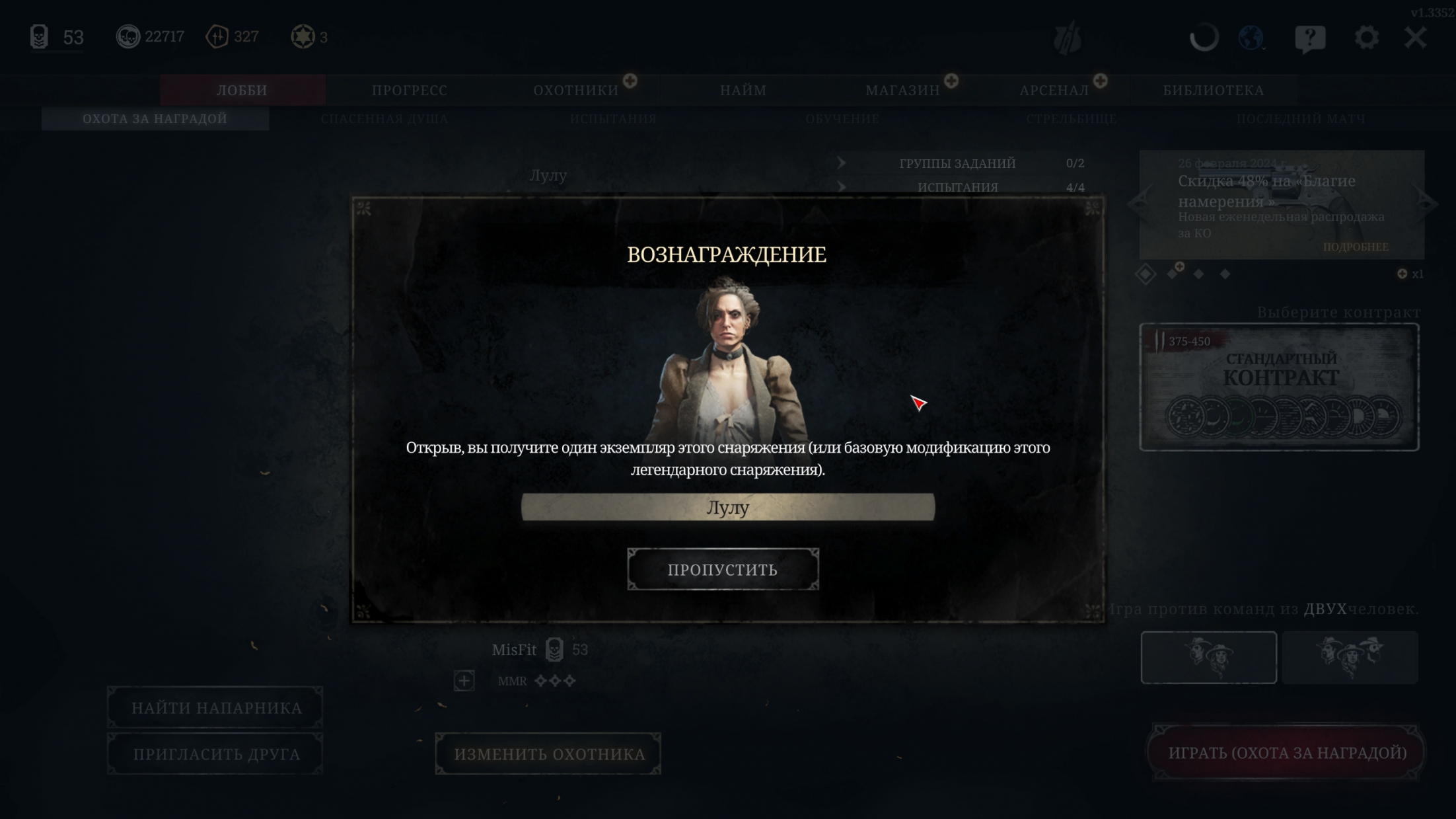Switch to the АРСЕНАЛ tab
The height and width of the screenshot is (819, 1456).
(x=1054, y=91)
